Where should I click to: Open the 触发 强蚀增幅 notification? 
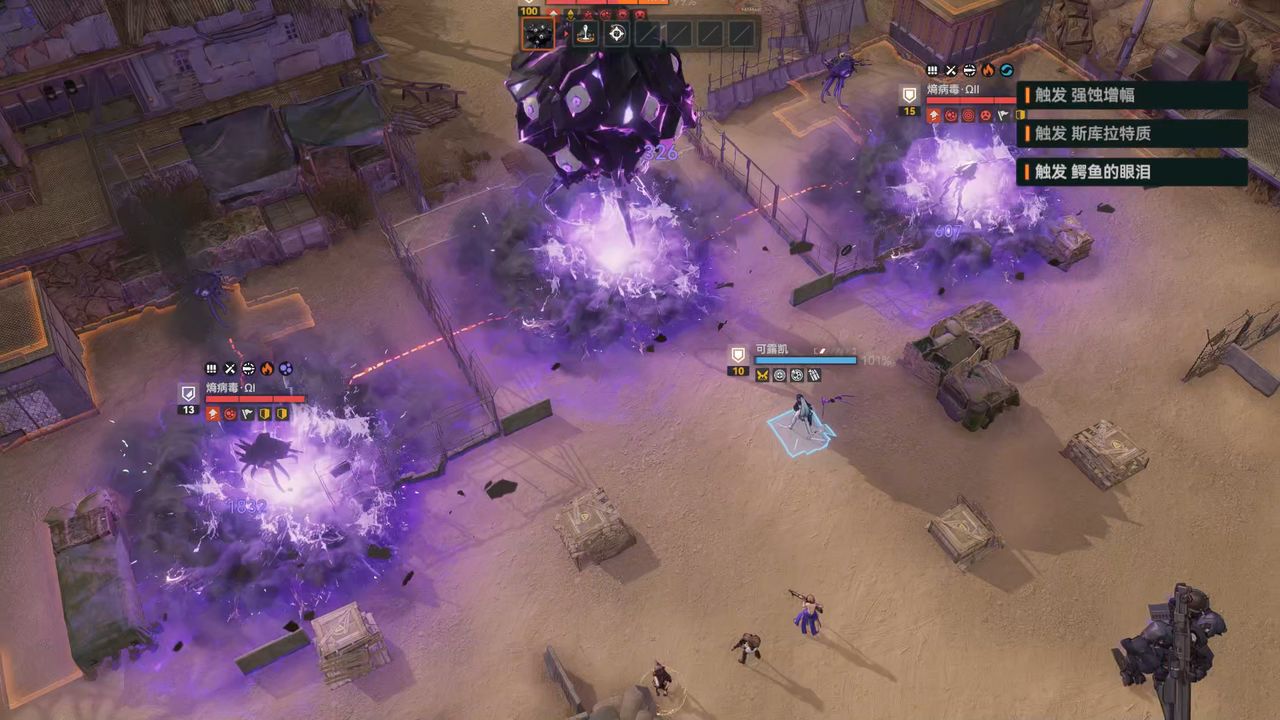(1132, 95)
